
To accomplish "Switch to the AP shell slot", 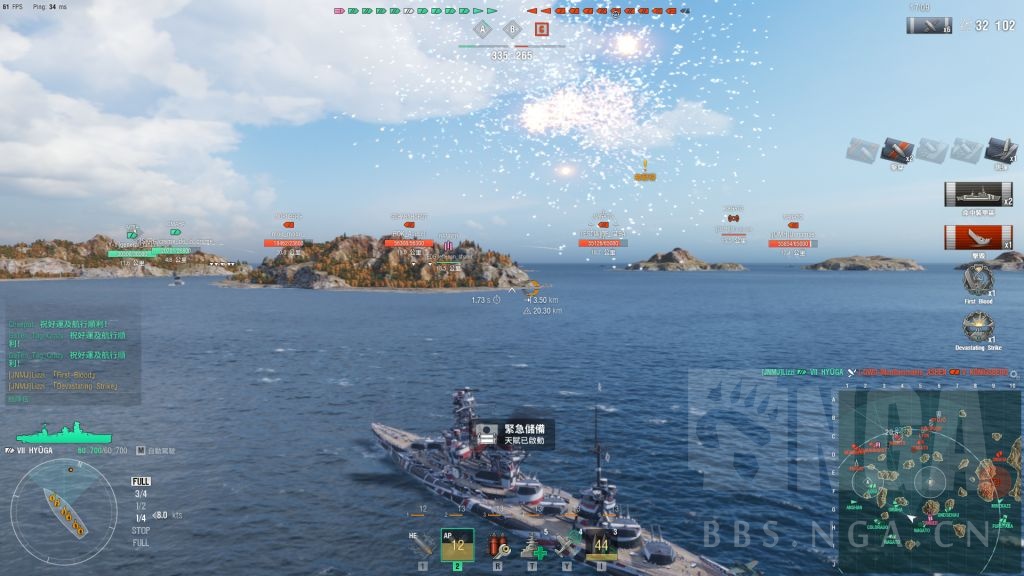I will tap(458, 545).
